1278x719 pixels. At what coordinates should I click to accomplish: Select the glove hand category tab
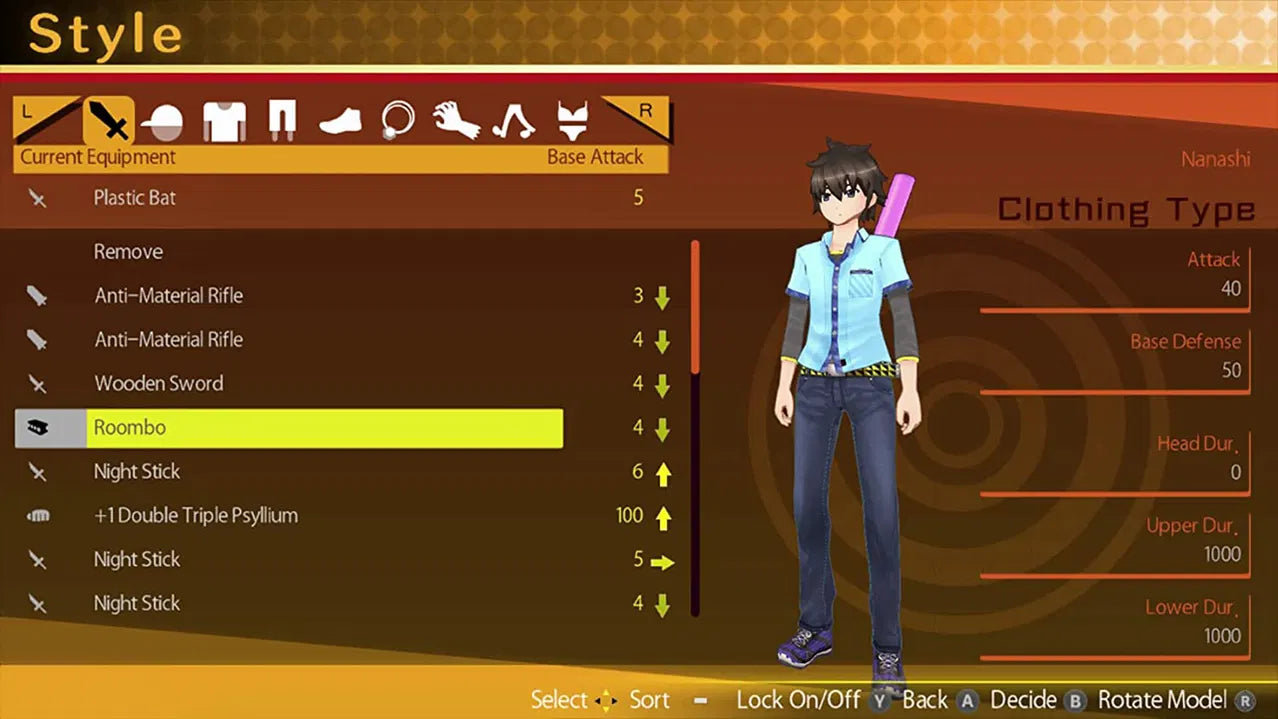[x=455, y=122]
